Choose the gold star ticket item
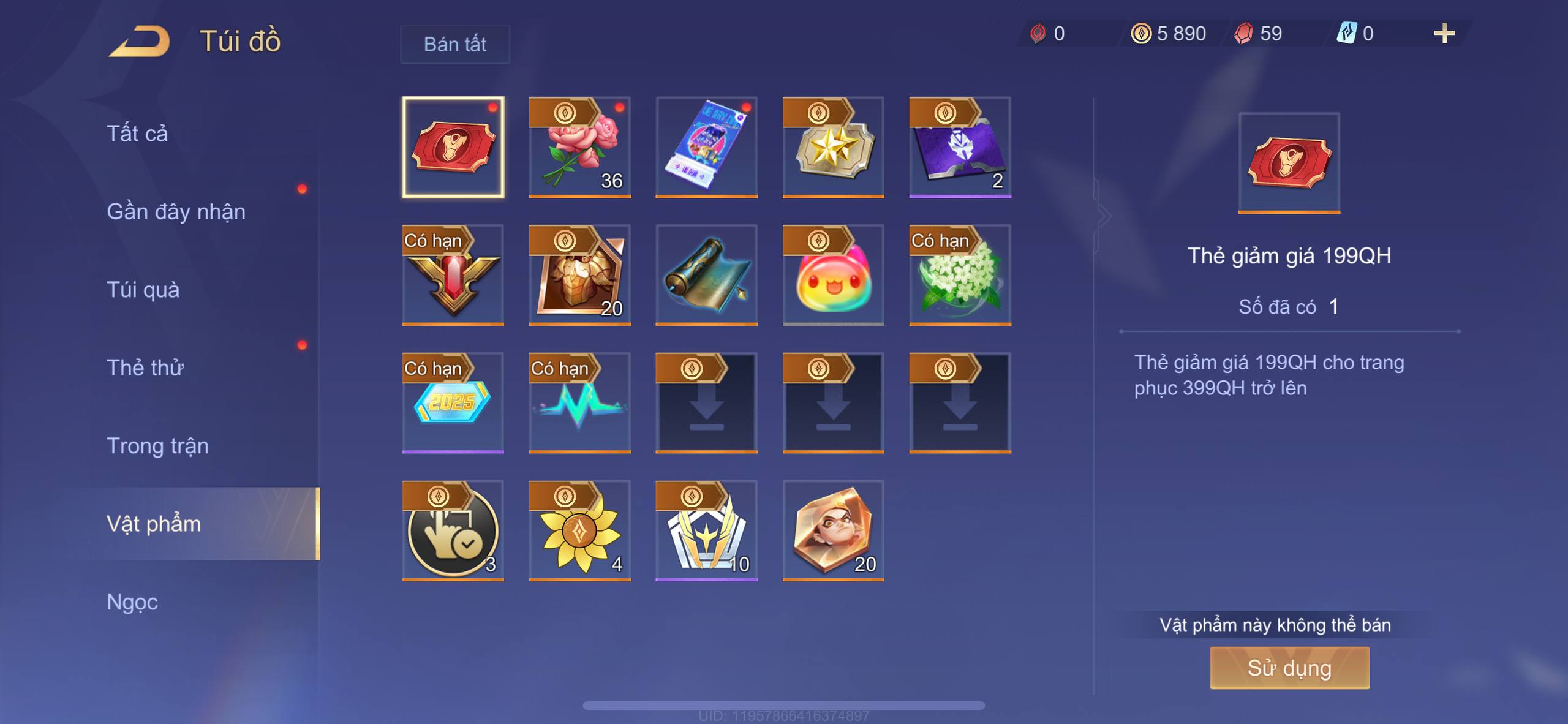Screen dimensions: 1568x724 click(x=833, y=148)
